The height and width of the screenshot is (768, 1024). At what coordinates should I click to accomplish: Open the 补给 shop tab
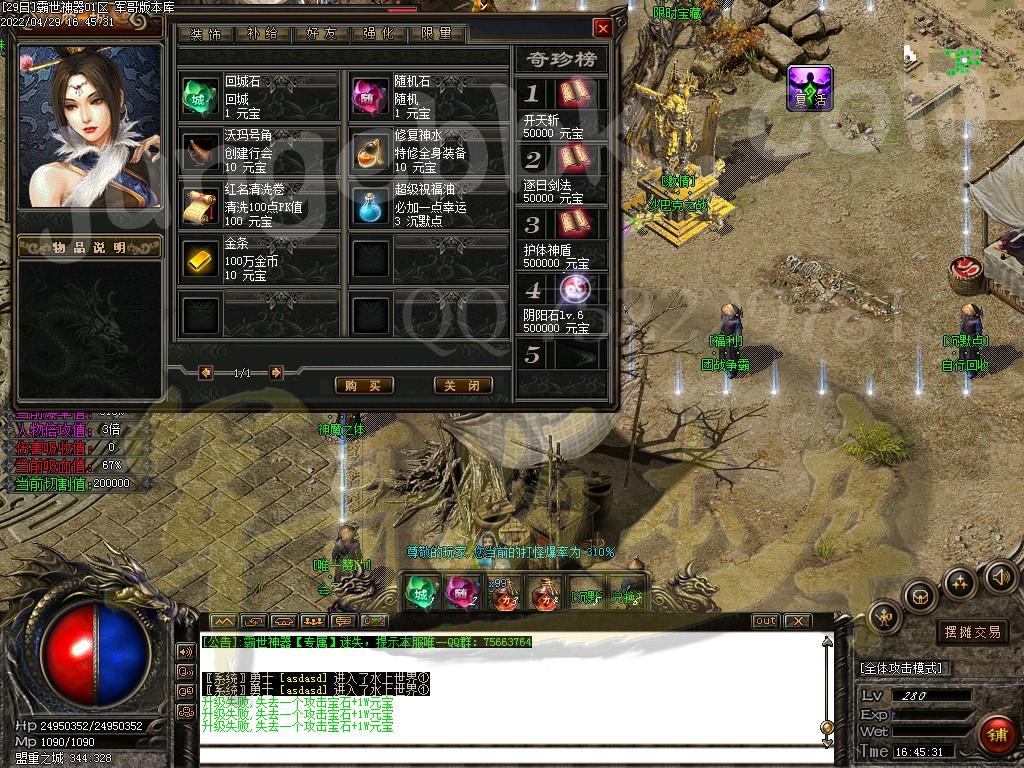tap(263, 34)
